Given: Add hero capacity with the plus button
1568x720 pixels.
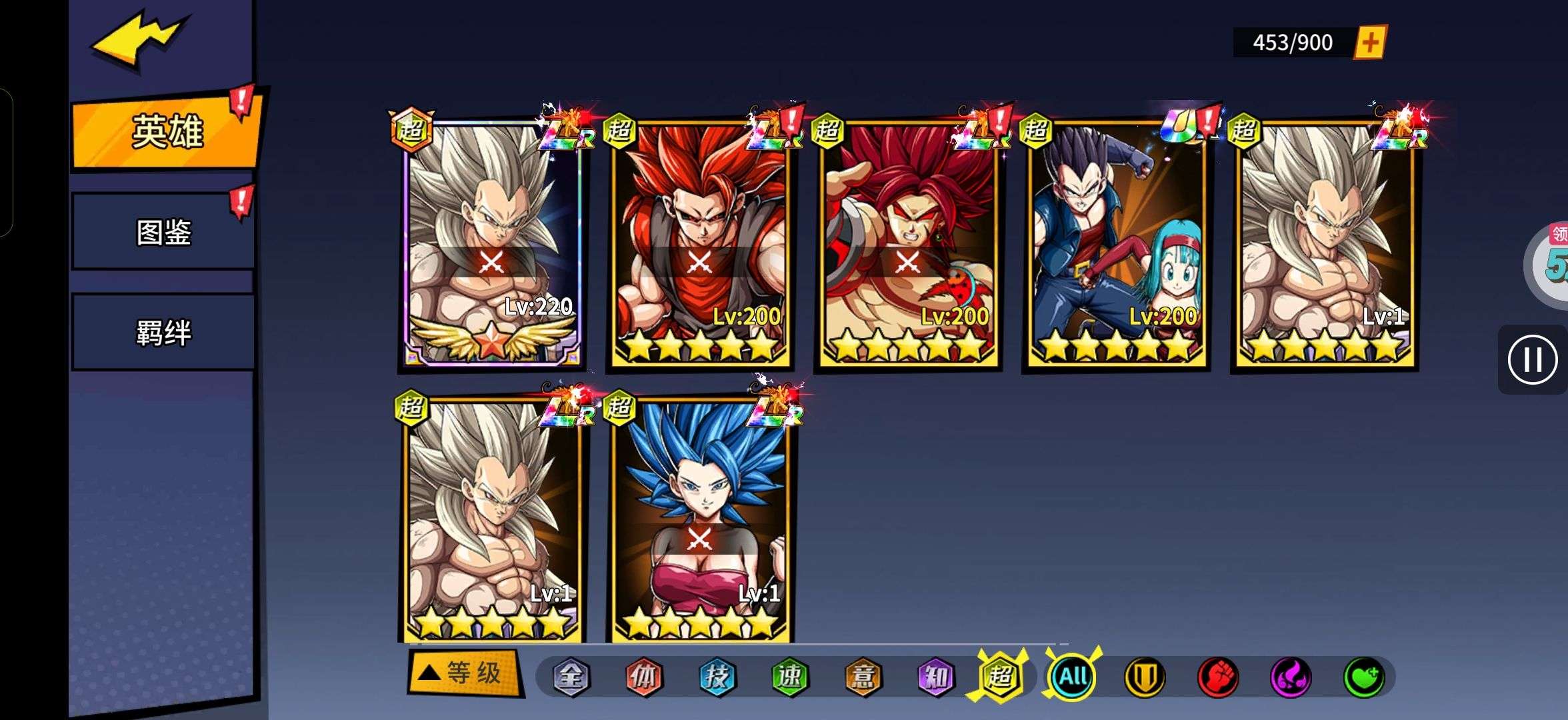Looking at the screenshot, I should (1369, 43).
